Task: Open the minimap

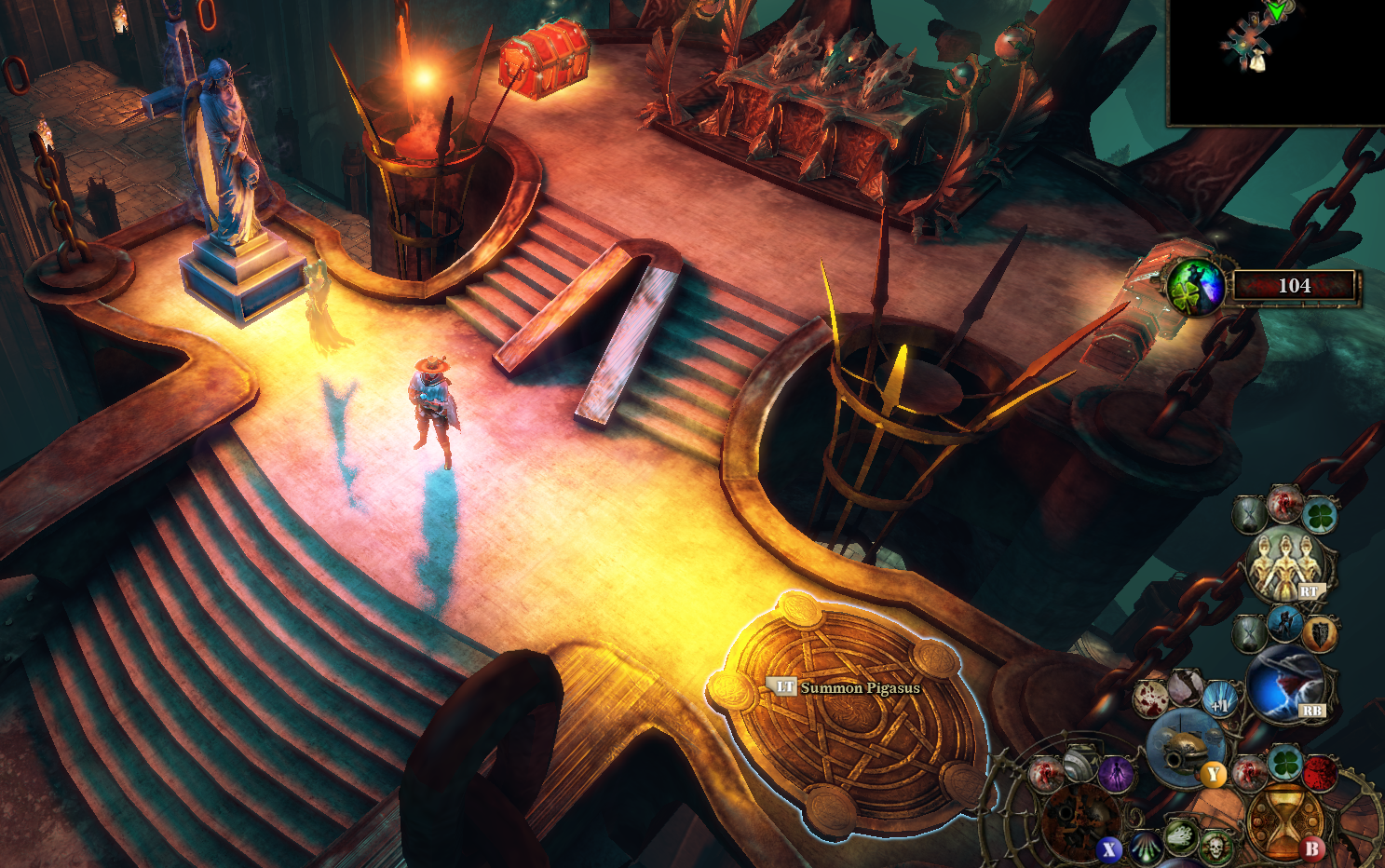Action: click(1276, 61)
